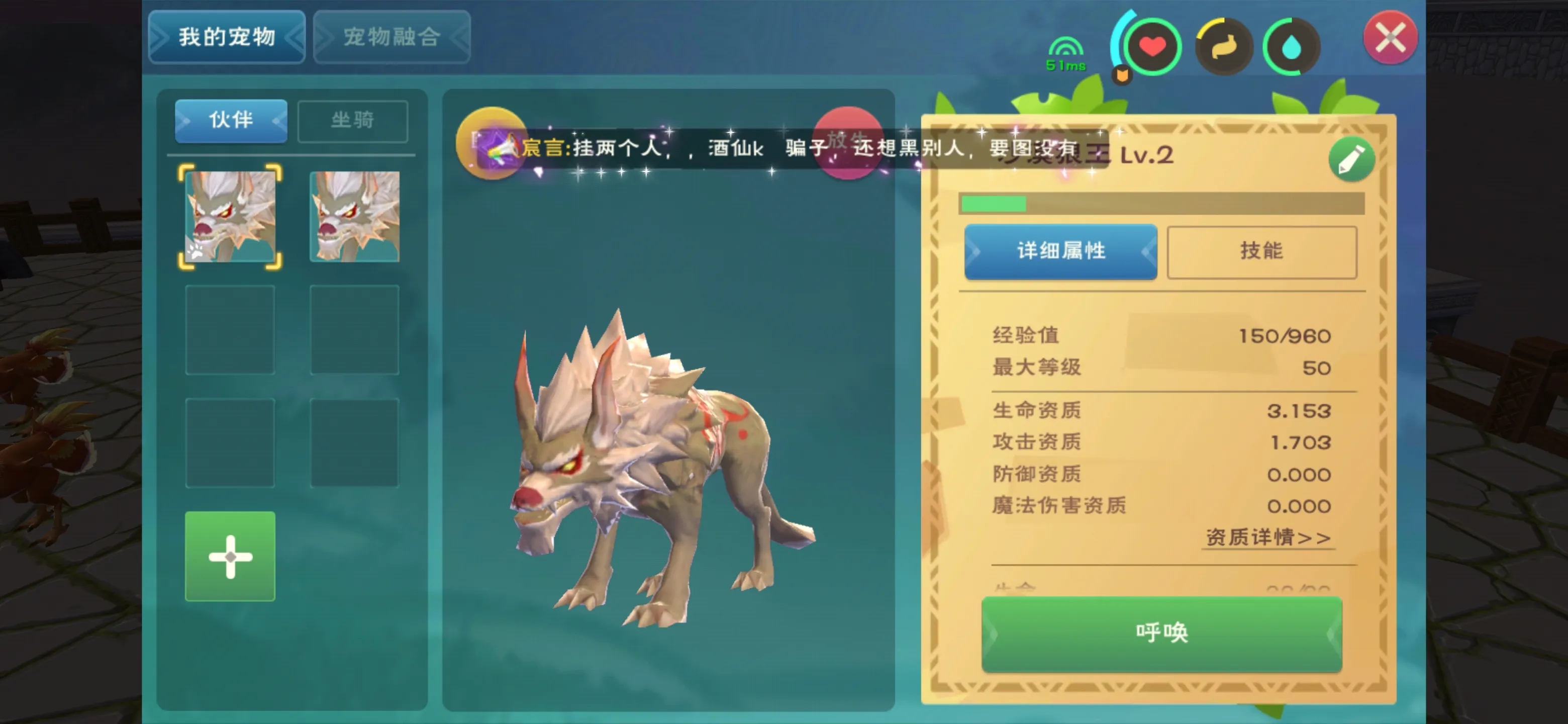Click the yellow stomach hunger icon

click(x=1223, y=47)
